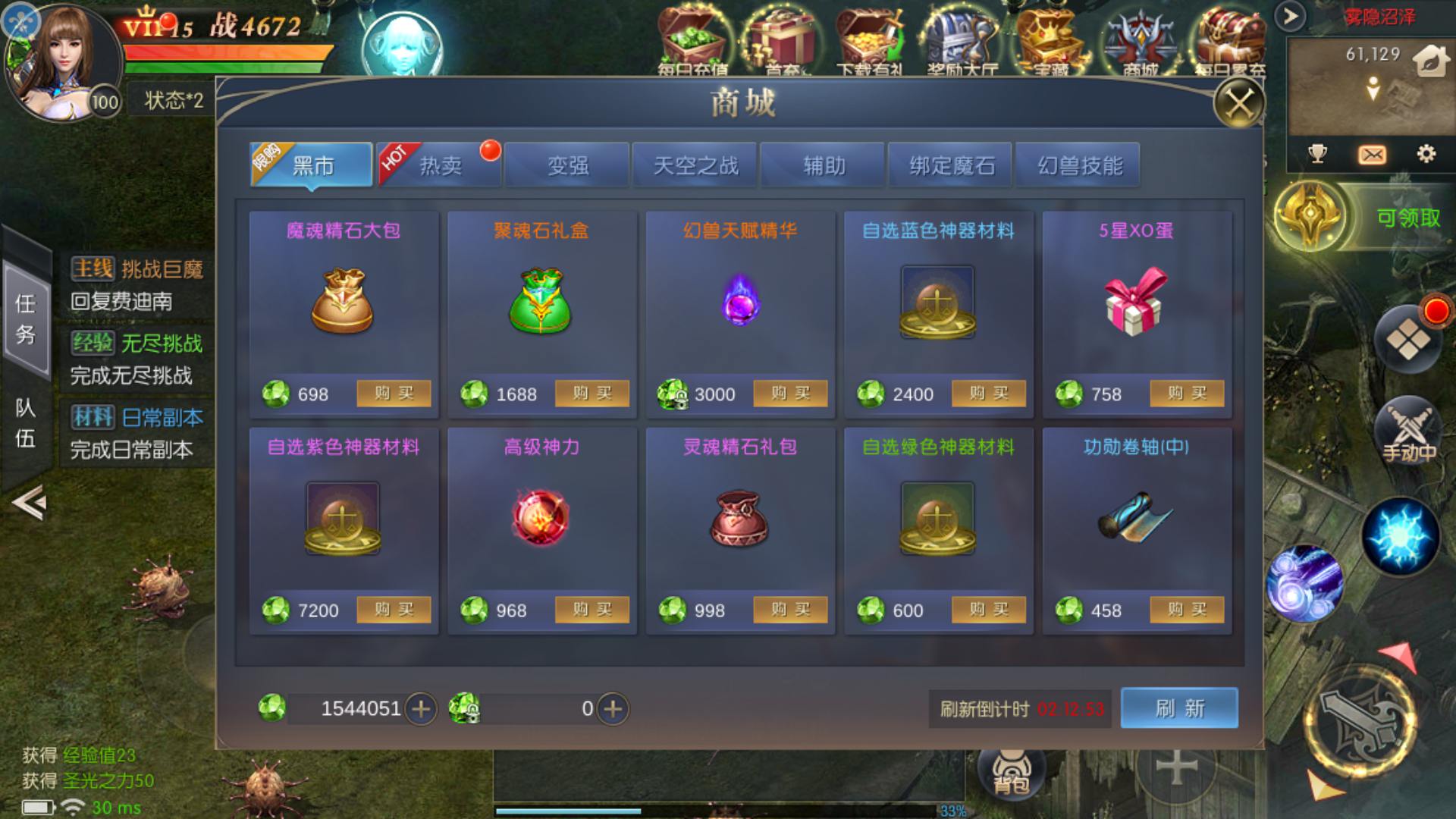This screenshot has width=1456, height=819.
Task: Open the 刷新 refresh shop panel
Action: (x=1180, y=708)
